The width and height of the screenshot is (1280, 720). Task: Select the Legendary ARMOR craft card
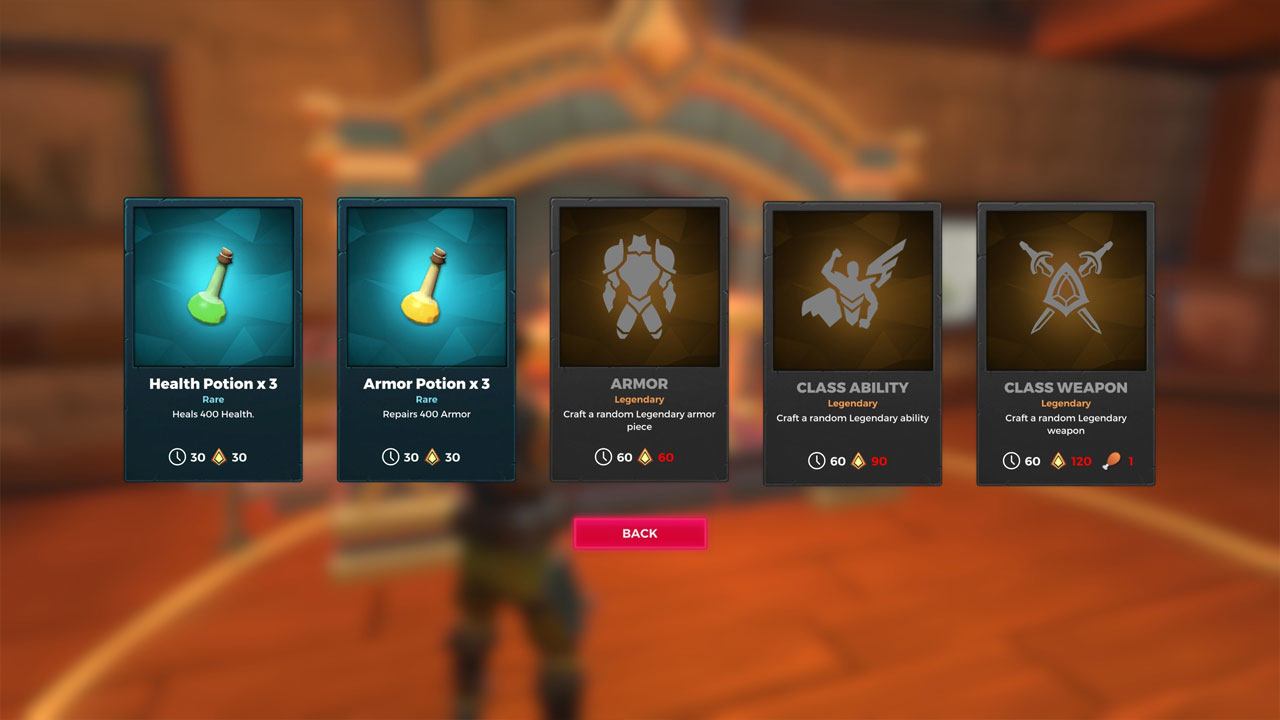[x=639, y=340]
